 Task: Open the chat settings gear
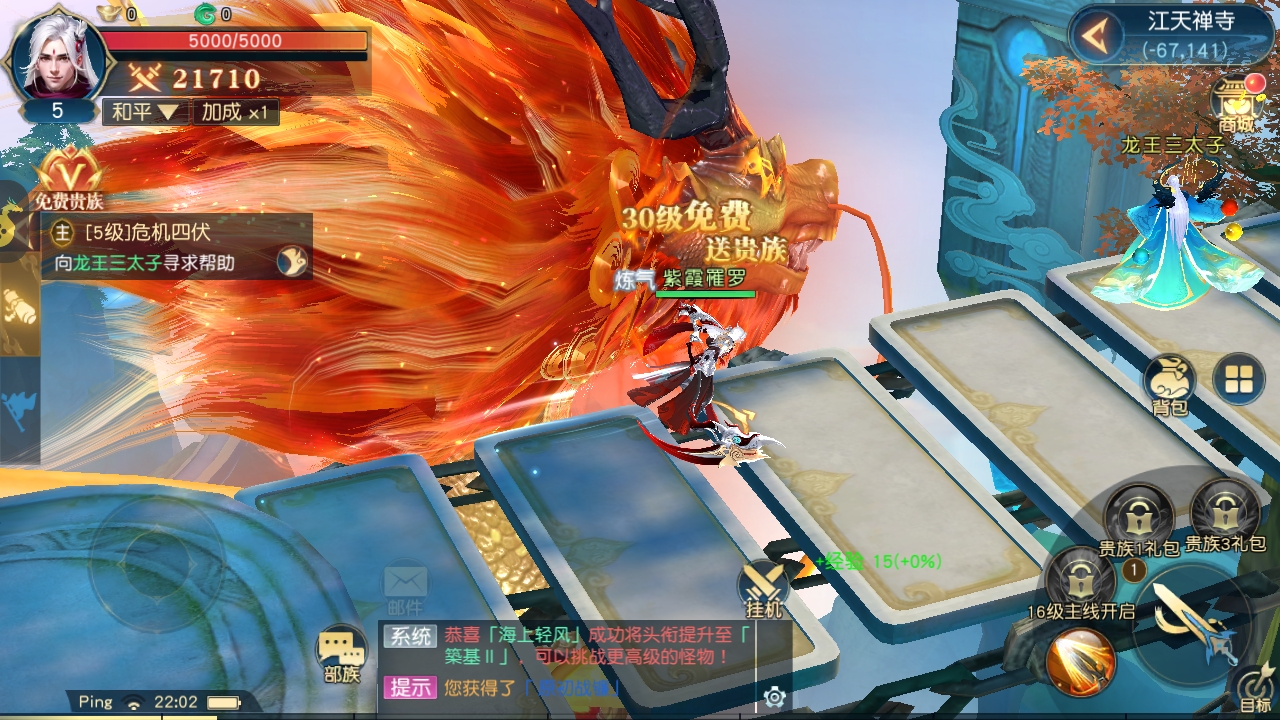click(773, 697)
